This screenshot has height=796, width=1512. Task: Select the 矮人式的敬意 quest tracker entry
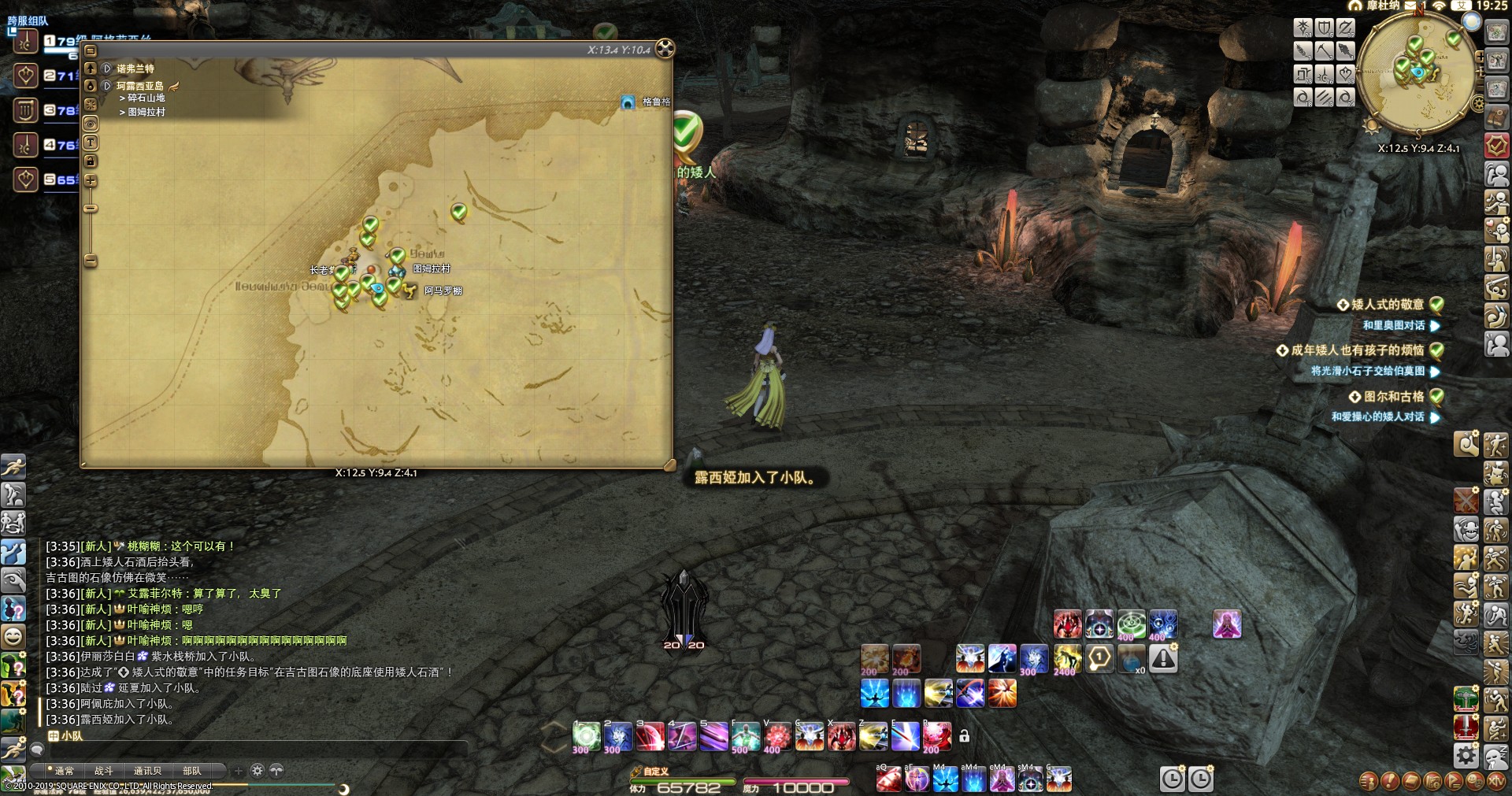point(1388,305)
